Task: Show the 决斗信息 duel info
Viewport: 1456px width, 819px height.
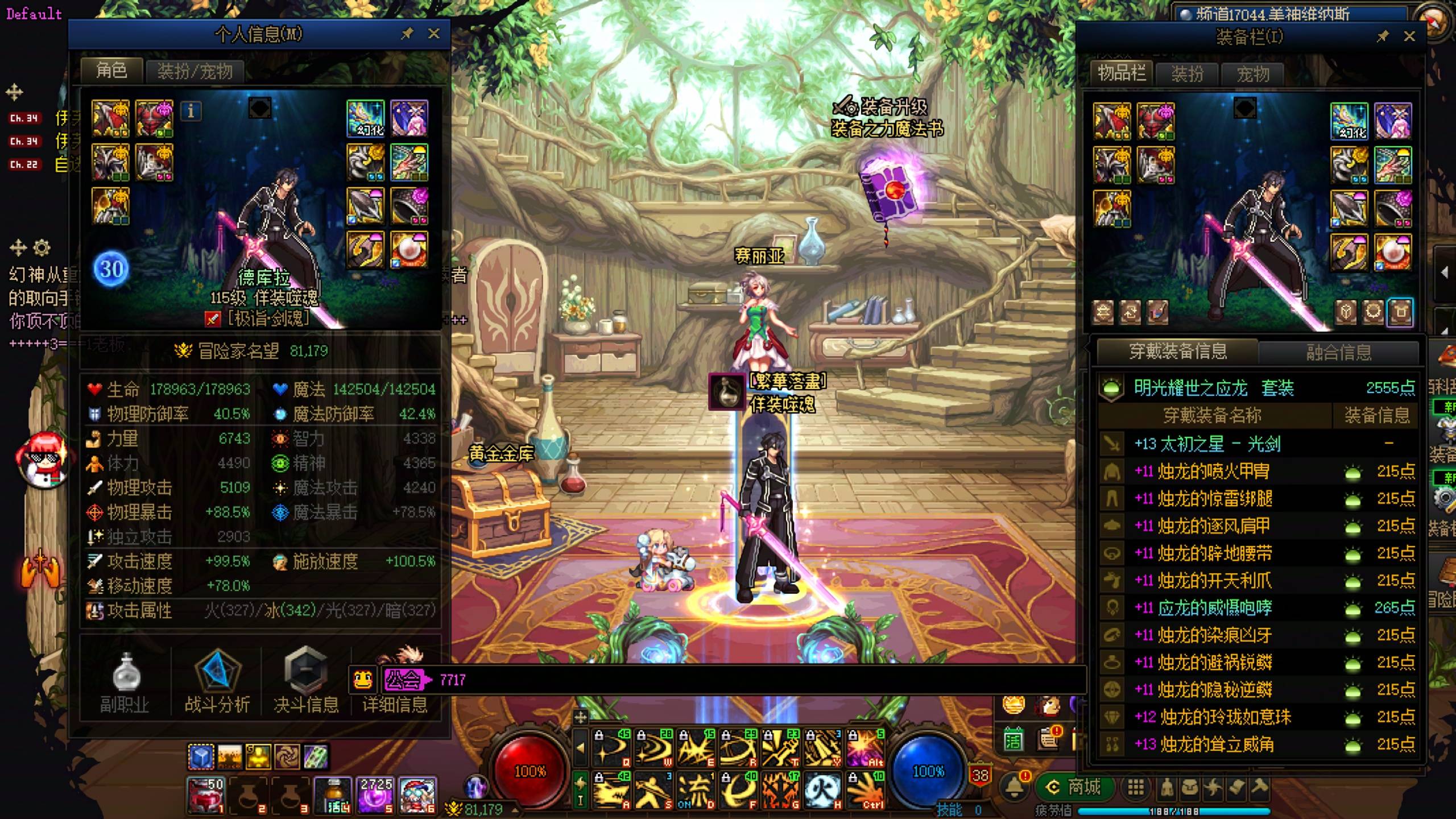Action: click(x=306, y=682)
